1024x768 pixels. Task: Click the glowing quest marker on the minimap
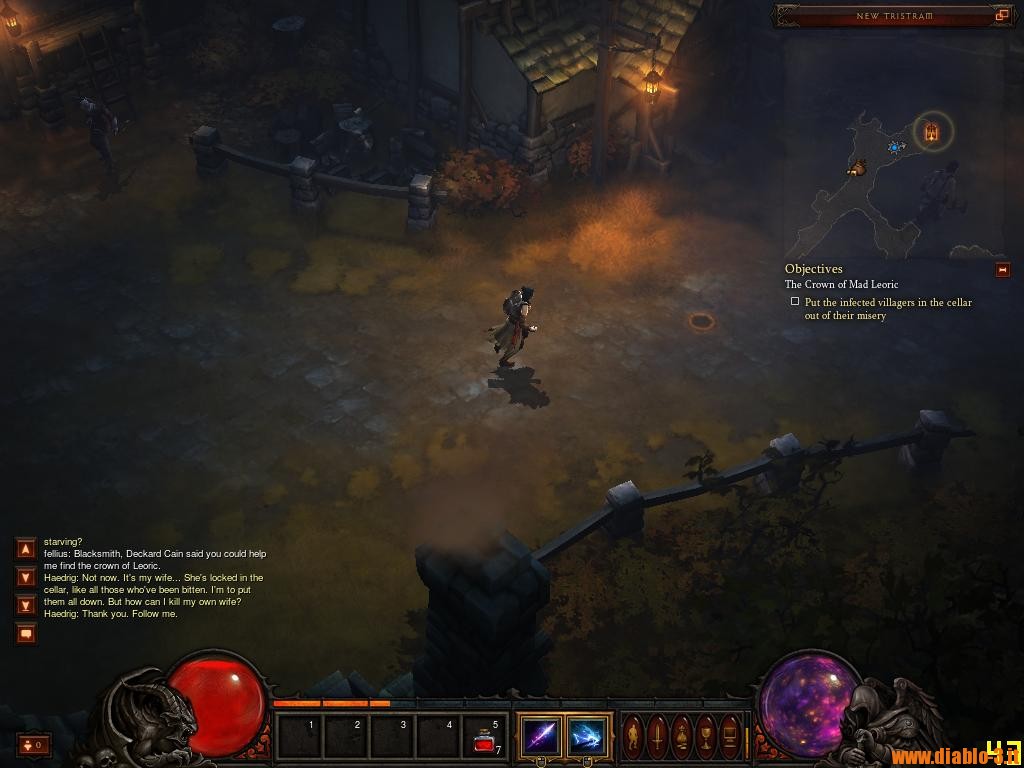point(932,131)
